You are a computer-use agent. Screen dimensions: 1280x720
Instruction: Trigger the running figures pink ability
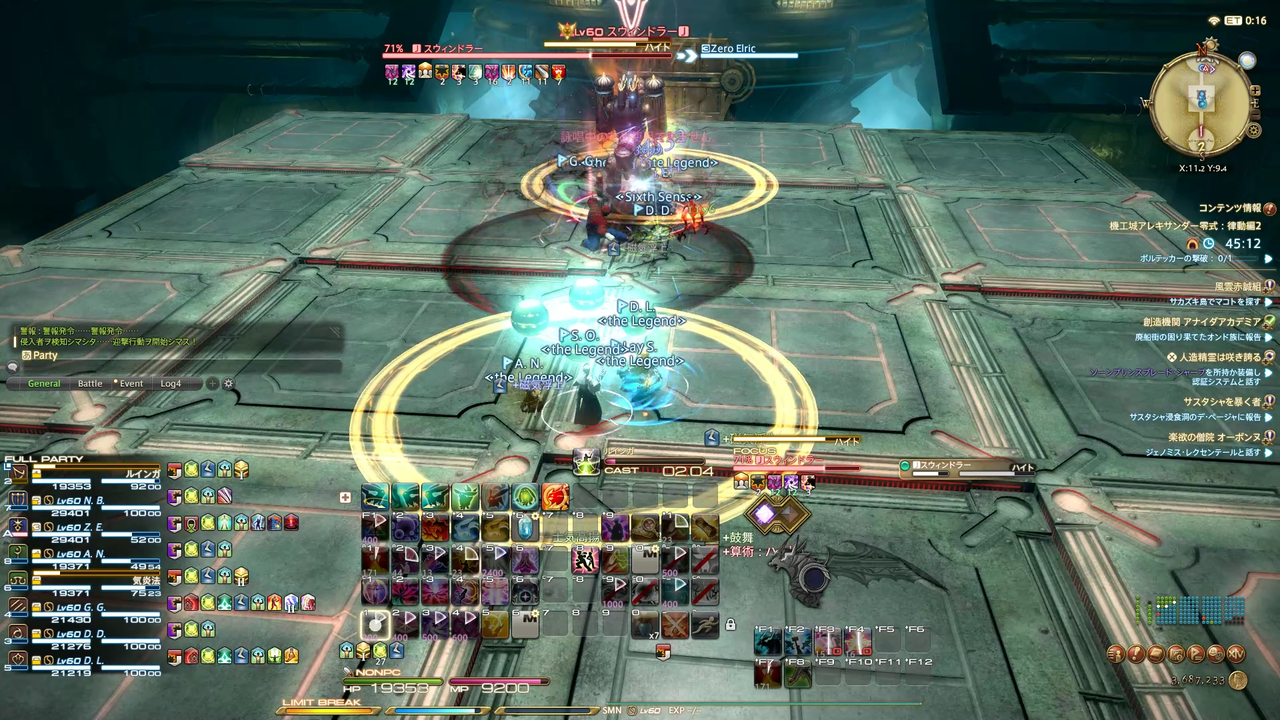[585, 560]
